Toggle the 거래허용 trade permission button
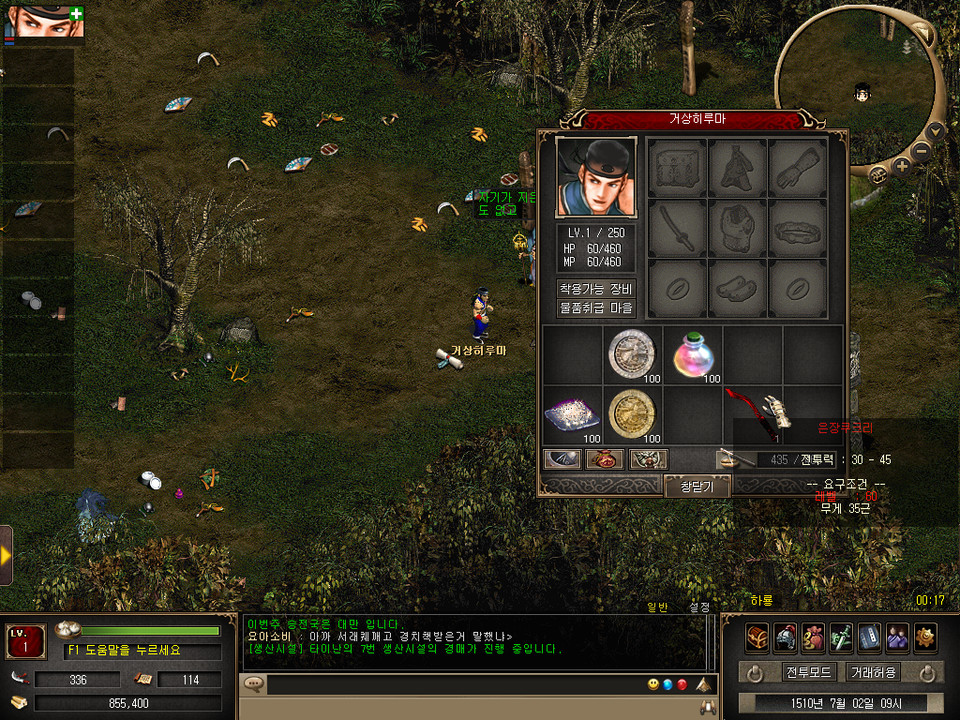 (871, 672)
